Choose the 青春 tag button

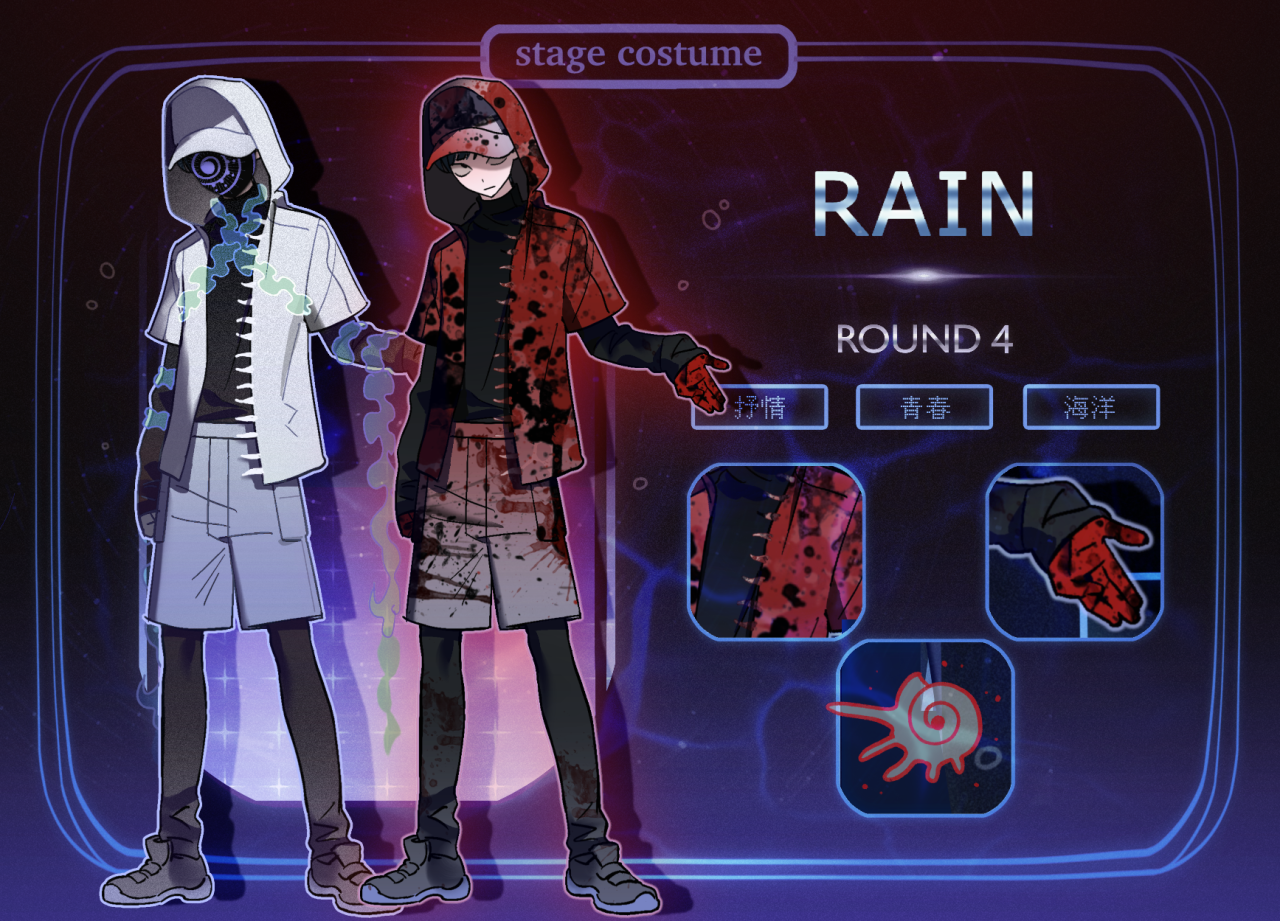tap(924, 407)
